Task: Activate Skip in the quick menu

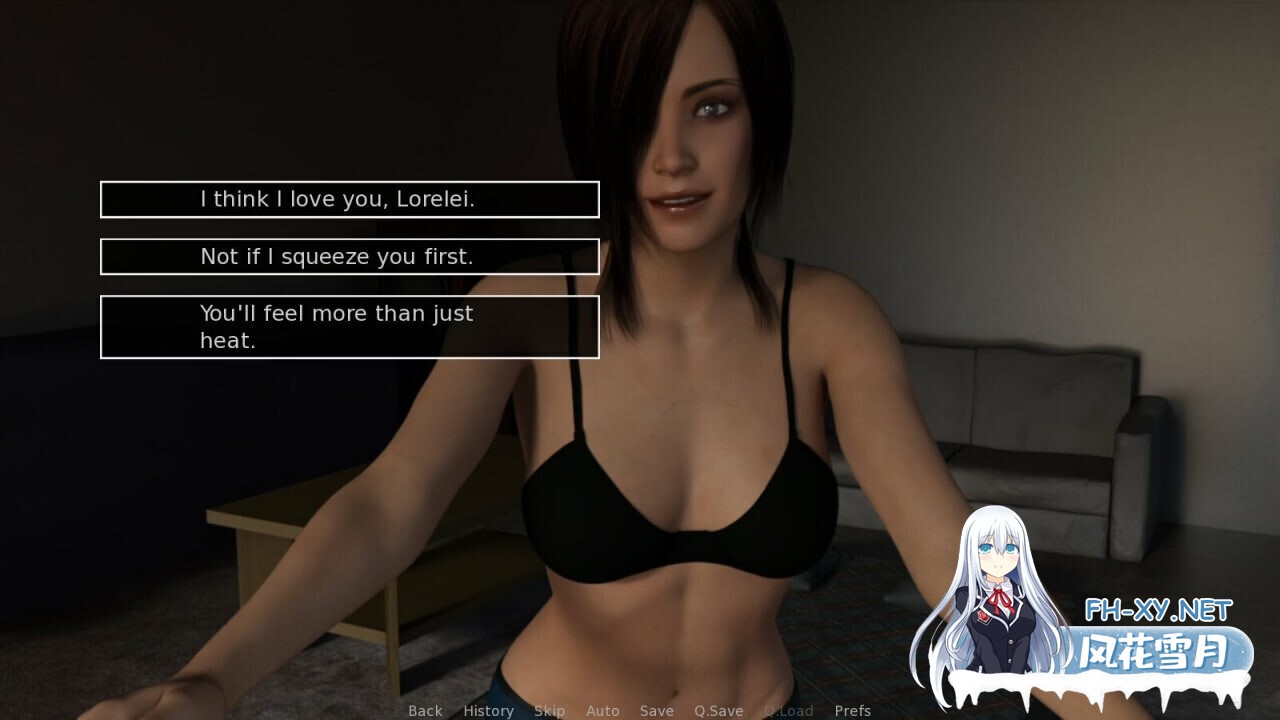Action: pos(549,710)
